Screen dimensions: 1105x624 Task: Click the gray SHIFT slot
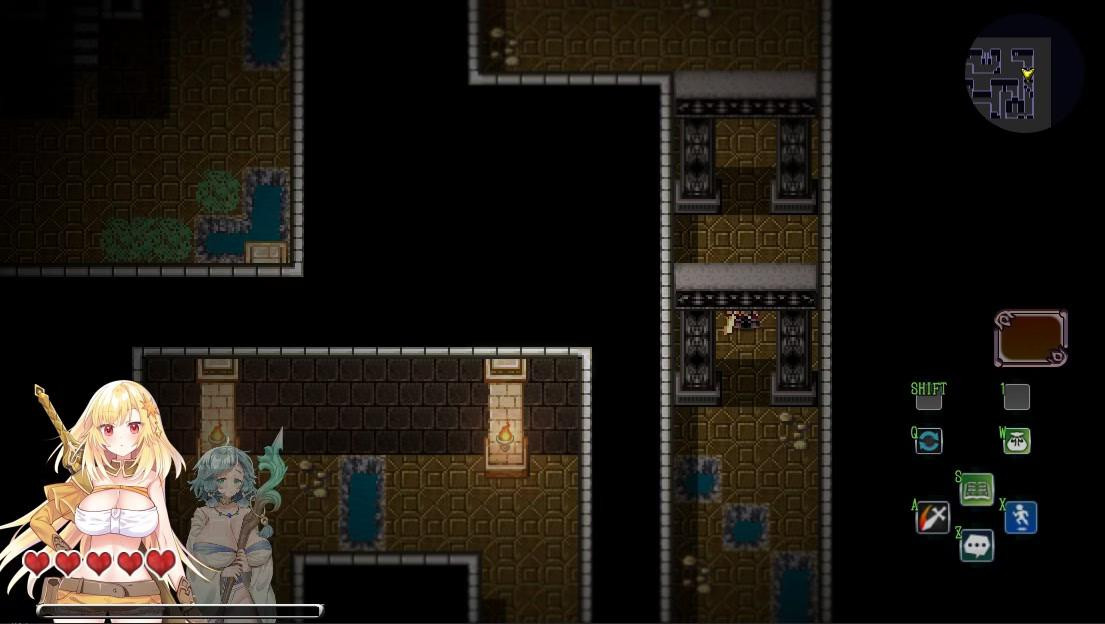[x=929, y=399]
